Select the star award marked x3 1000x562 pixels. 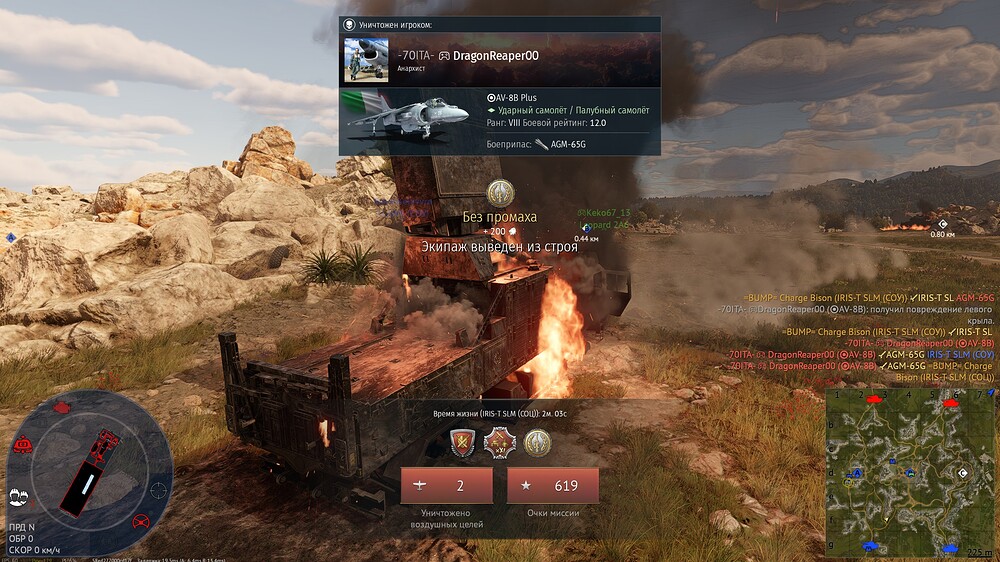(x=499, y=441)
